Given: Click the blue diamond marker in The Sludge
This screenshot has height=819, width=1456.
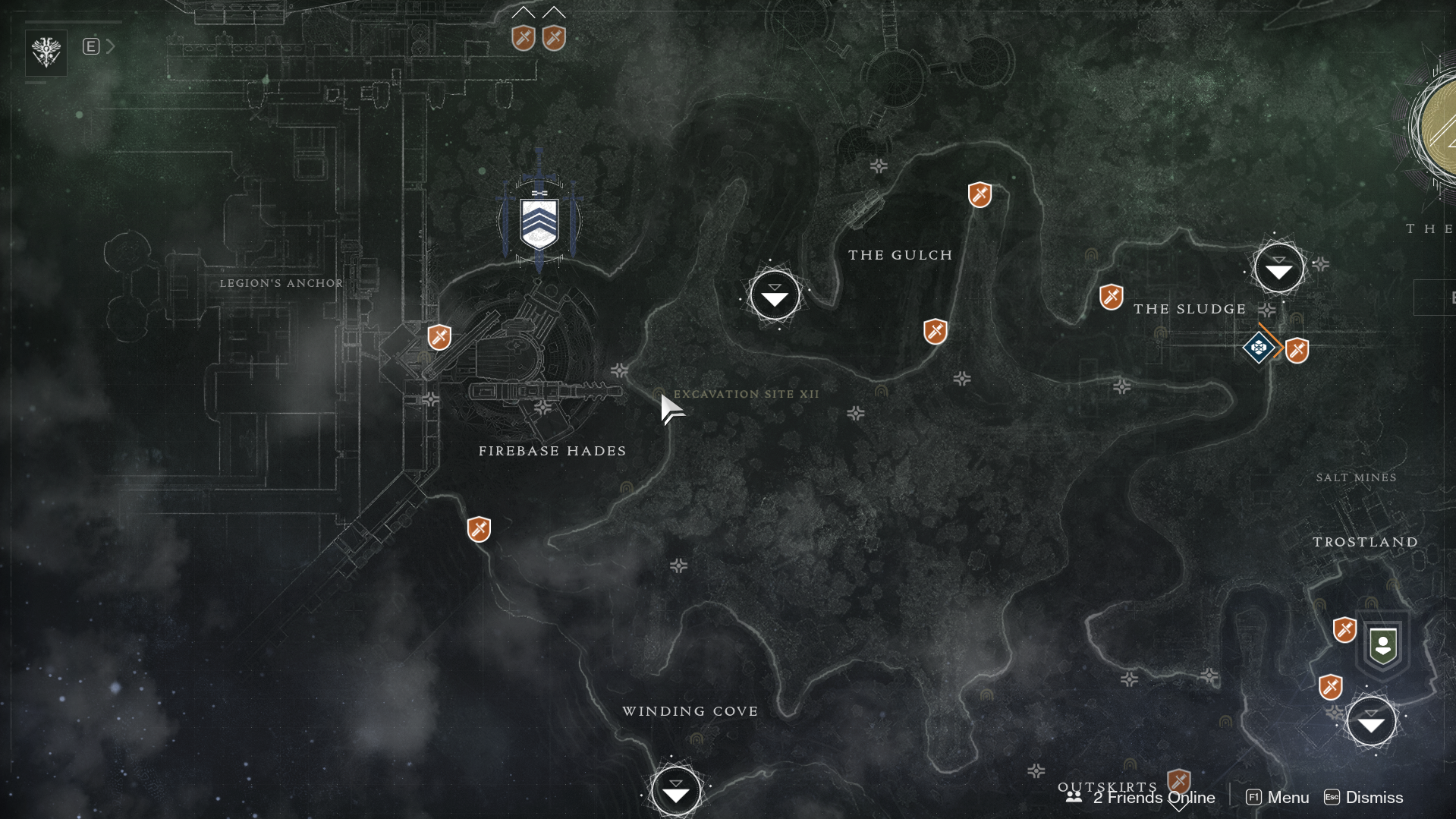Looking at the screenshot, I should 1258,348.
